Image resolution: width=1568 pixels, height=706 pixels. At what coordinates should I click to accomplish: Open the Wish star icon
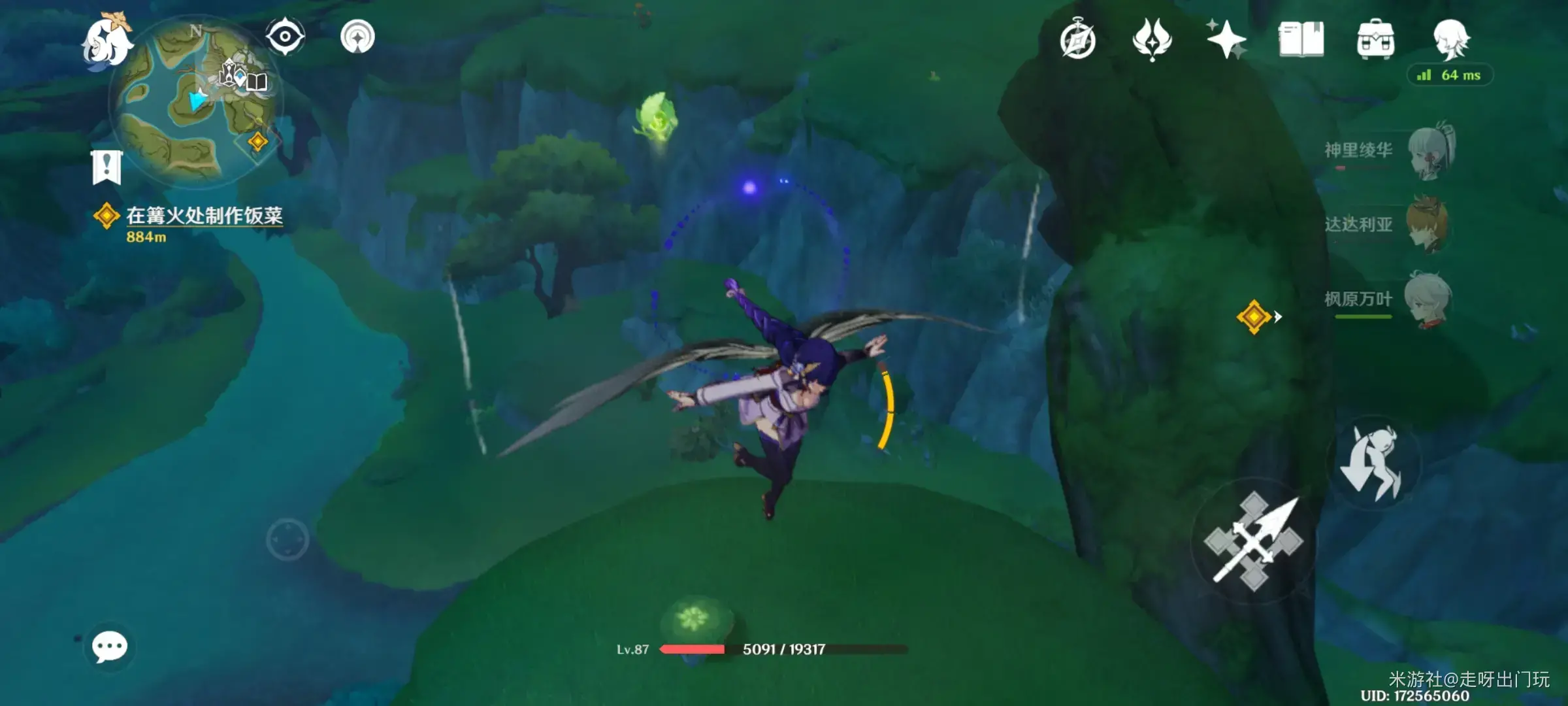pos(1226,39)
